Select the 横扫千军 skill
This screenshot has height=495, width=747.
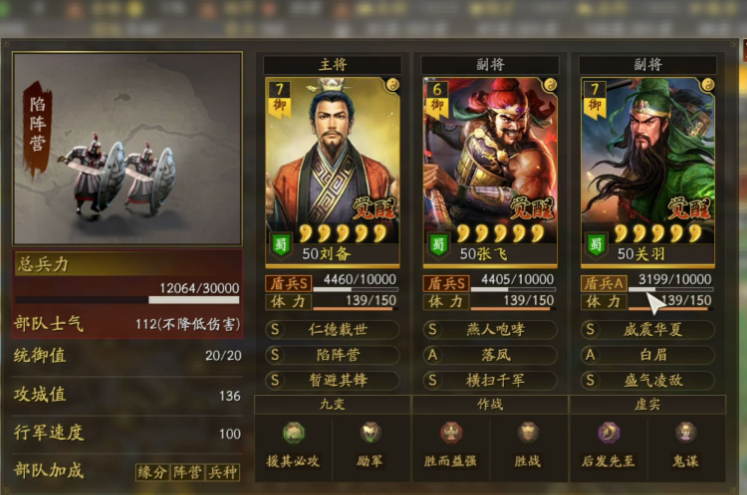[489, 380]
